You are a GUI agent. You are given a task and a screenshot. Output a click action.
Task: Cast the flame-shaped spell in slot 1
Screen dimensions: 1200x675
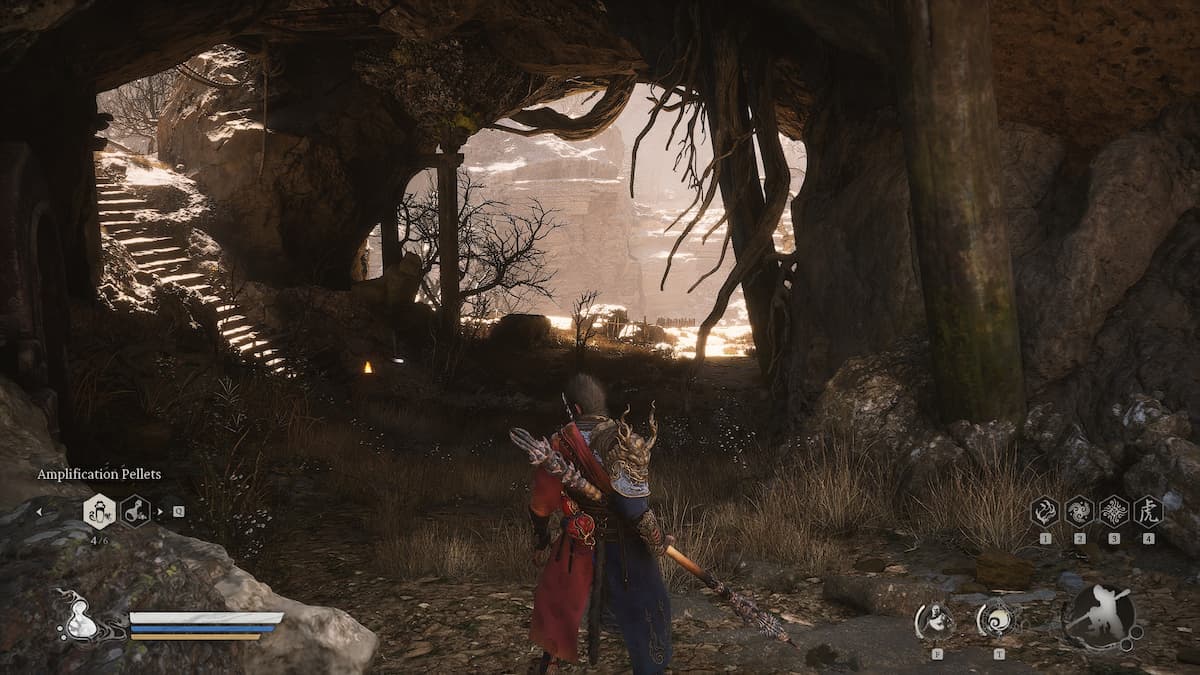click(1045, 511)
